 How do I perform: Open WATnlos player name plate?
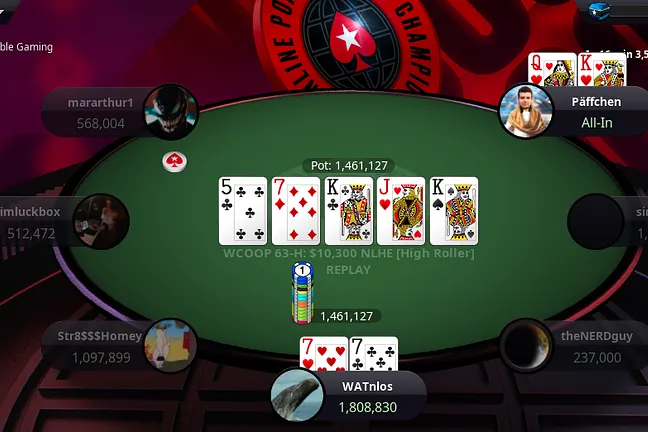click(x=367, y=397)
